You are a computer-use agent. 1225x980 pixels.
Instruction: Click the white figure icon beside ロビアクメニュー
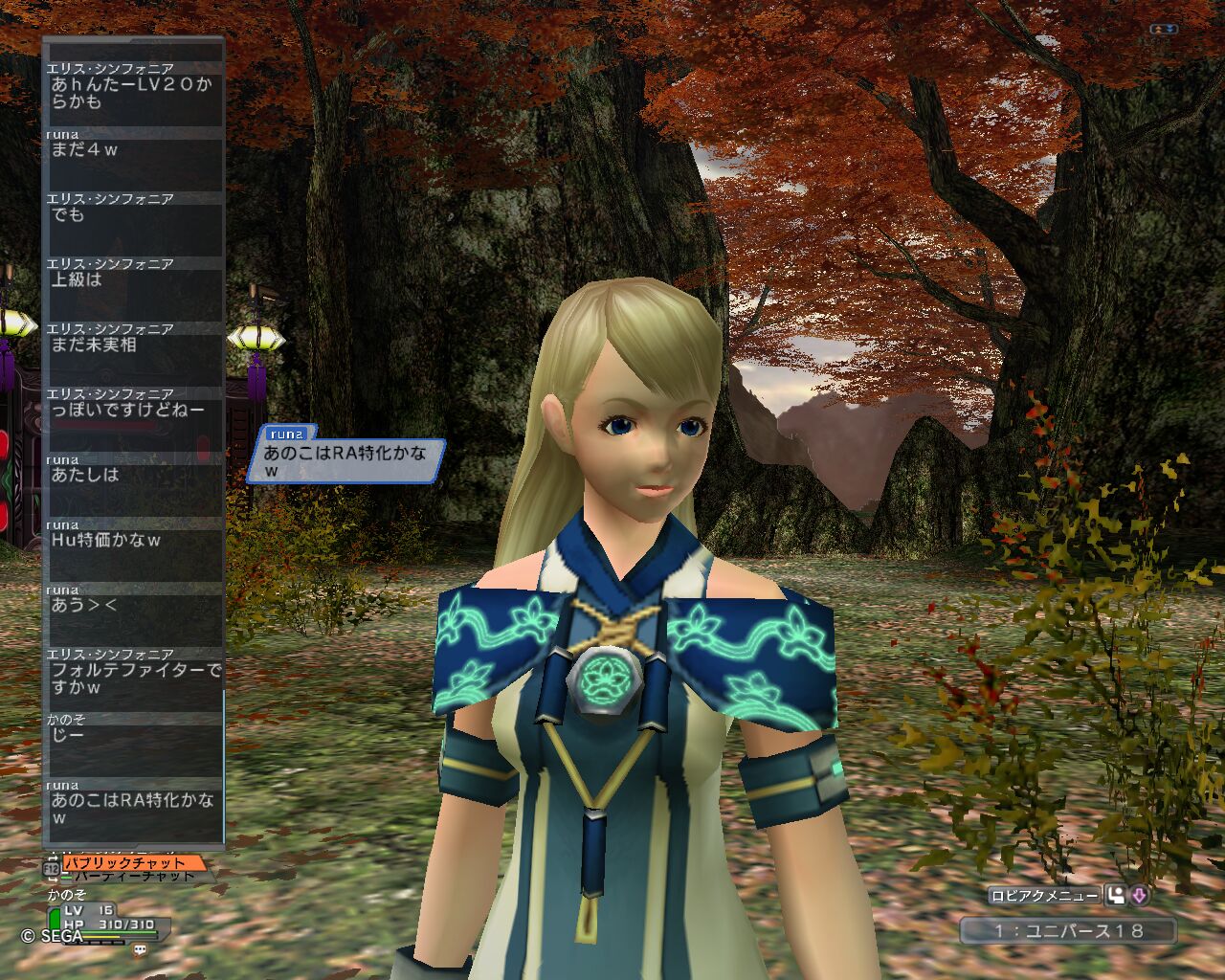(x=1116, y=896)
